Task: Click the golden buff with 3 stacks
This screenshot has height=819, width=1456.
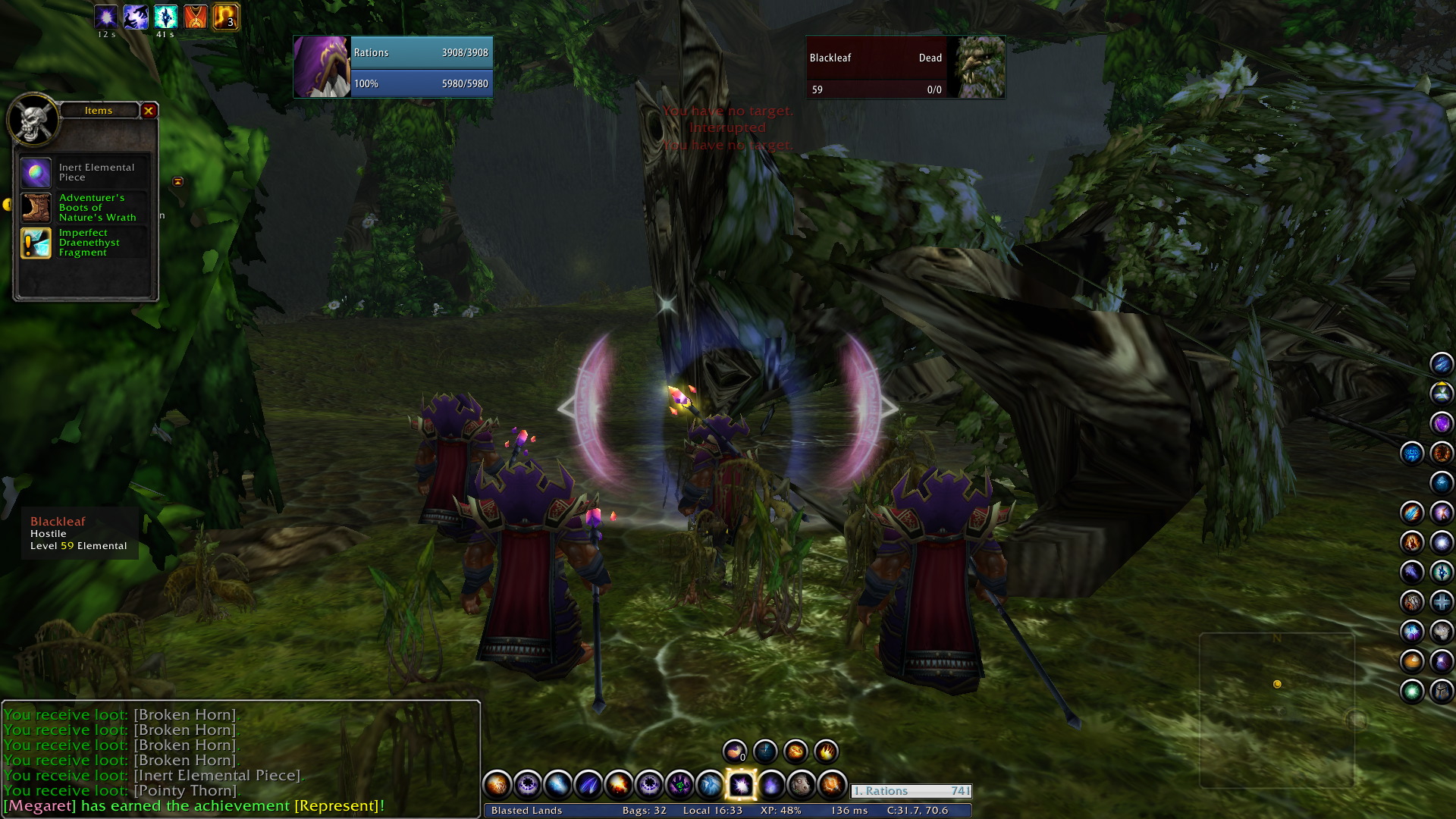Action: 226,17
